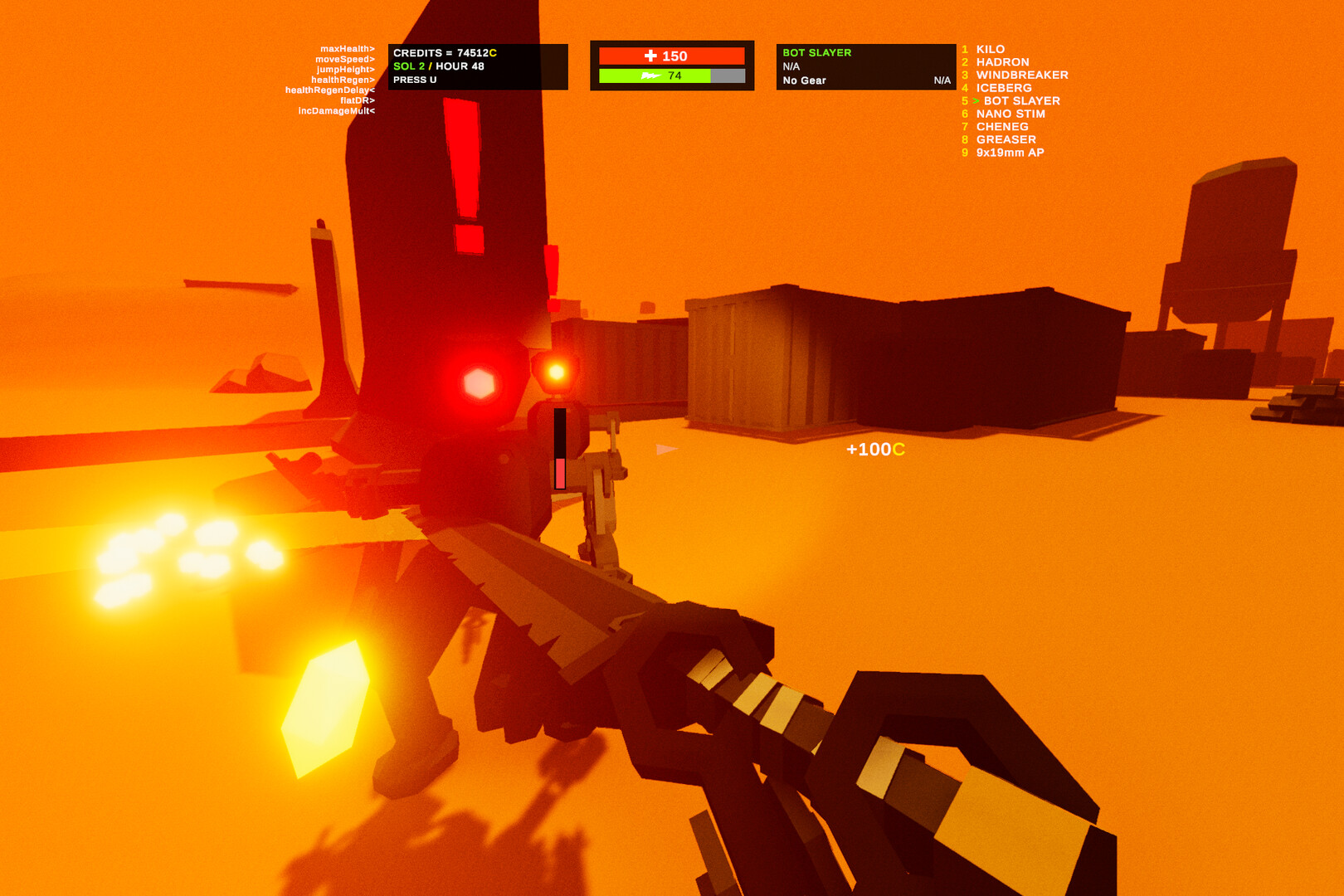Viewport: 1344px width, 896px height.
Task: Select the 9x19mm AP ammo in slot 9
Action: [1010, 152]
